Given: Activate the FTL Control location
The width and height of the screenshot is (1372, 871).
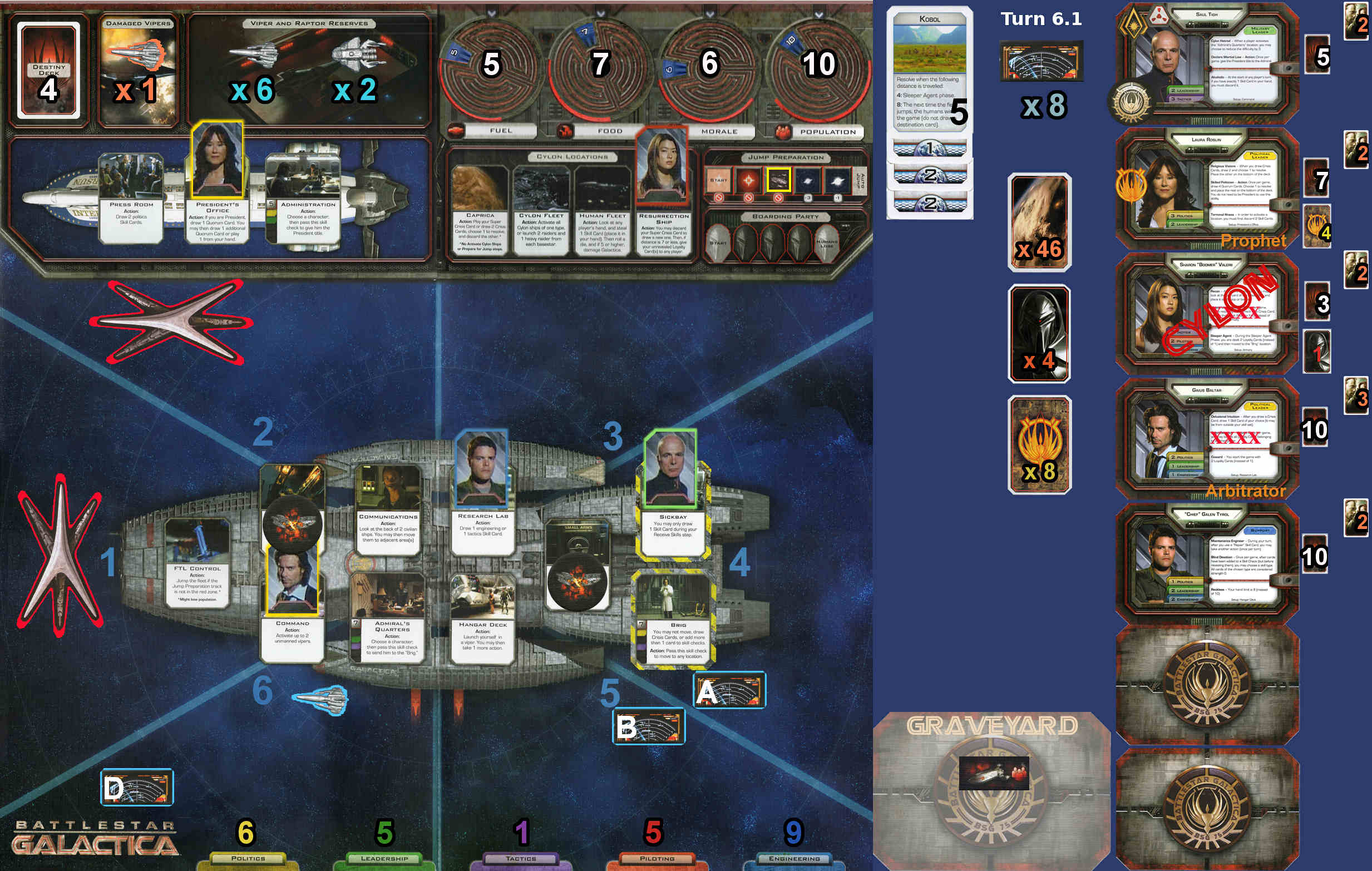Looking at the screenshot, I should [197, 564].
